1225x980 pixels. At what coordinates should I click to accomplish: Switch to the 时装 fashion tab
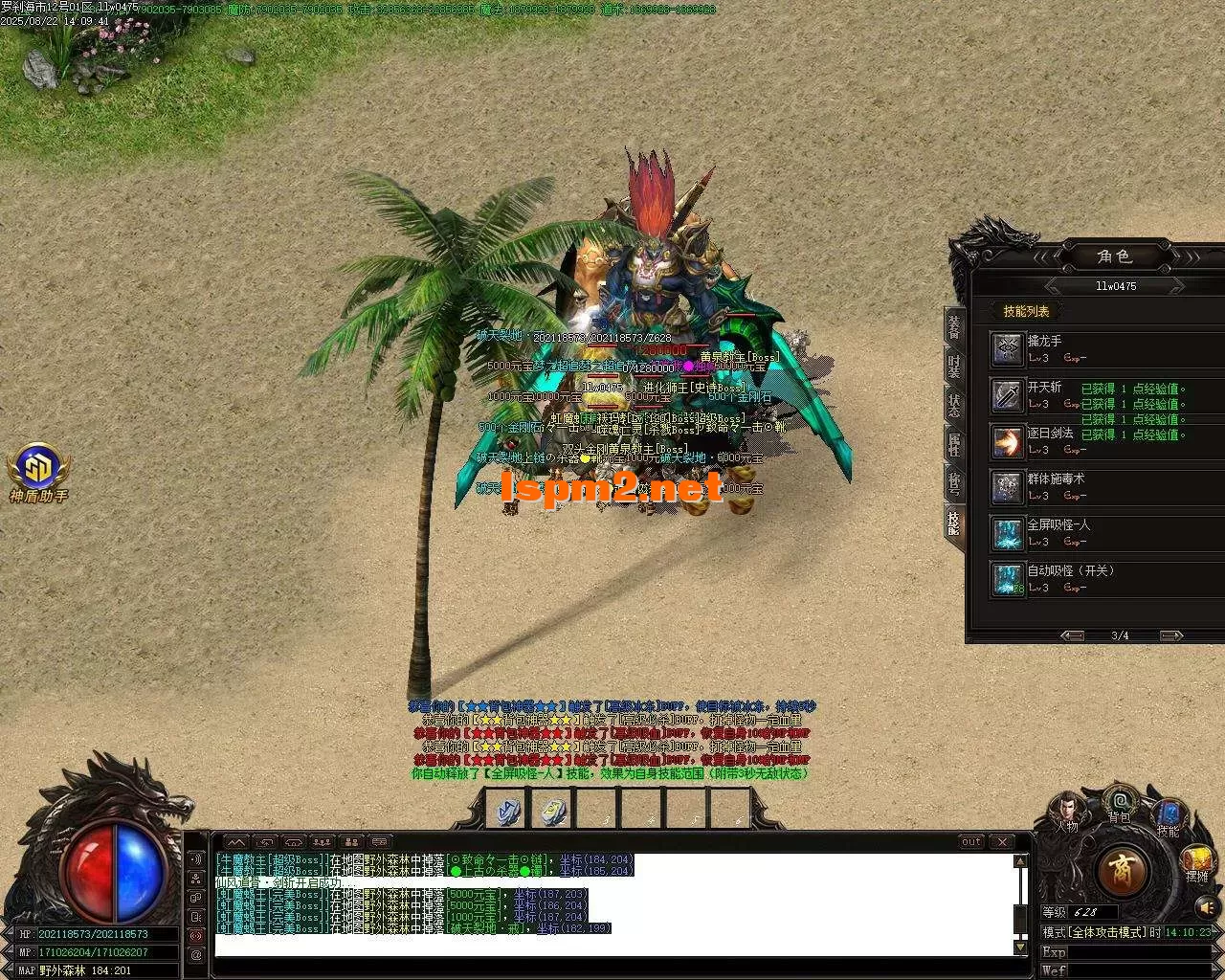[954, 367]
